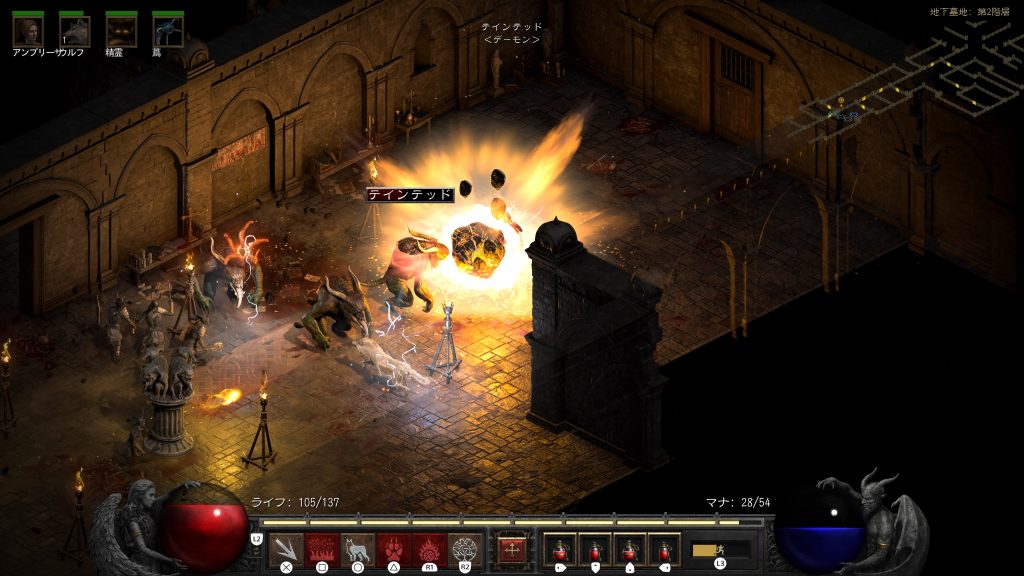The height and width of the screenshot is (576, 1024).
Task: Select the アンブリー mercenary portrait
Action: coord(27,30)
